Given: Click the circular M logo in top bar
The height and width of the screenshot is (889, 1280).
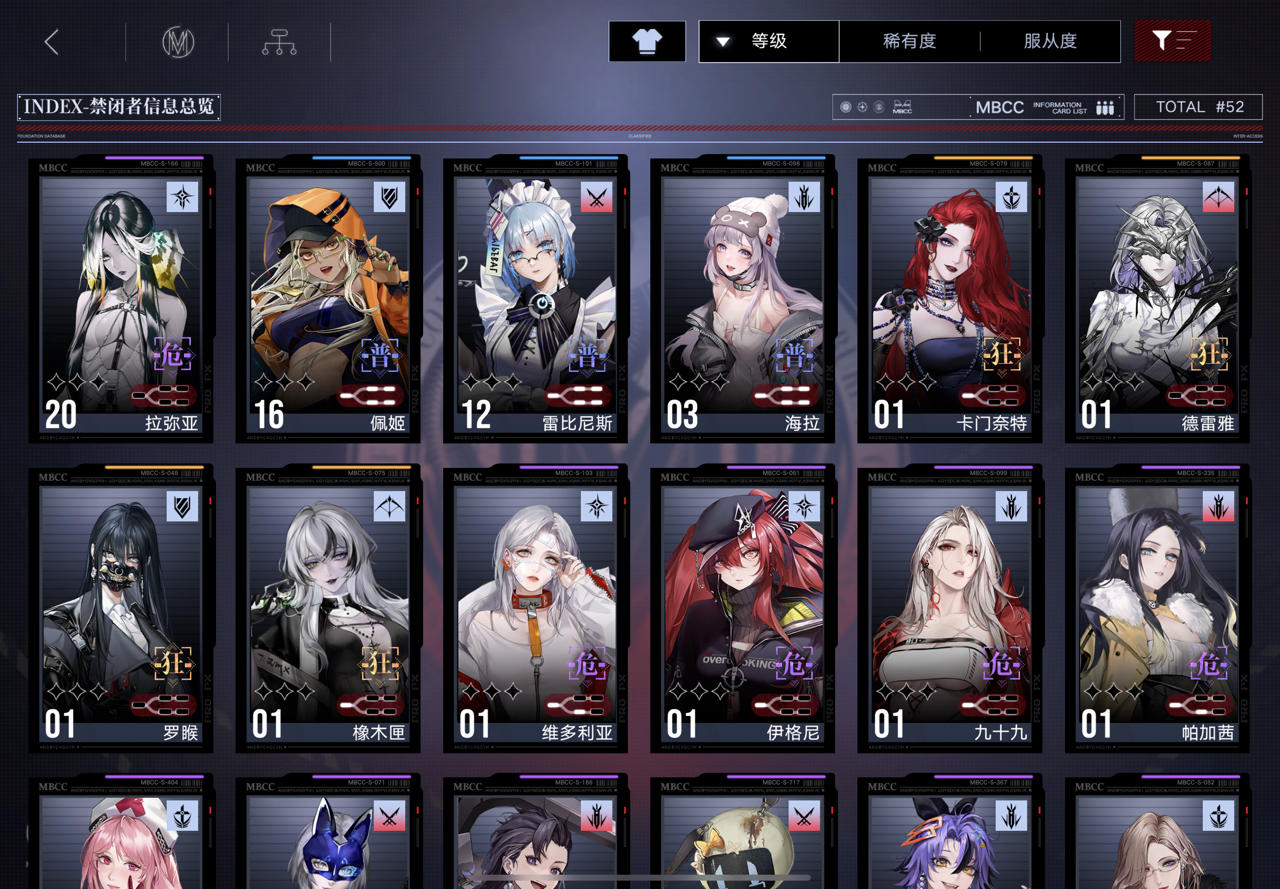Looking at the screenshot, I should click(176, 43).
